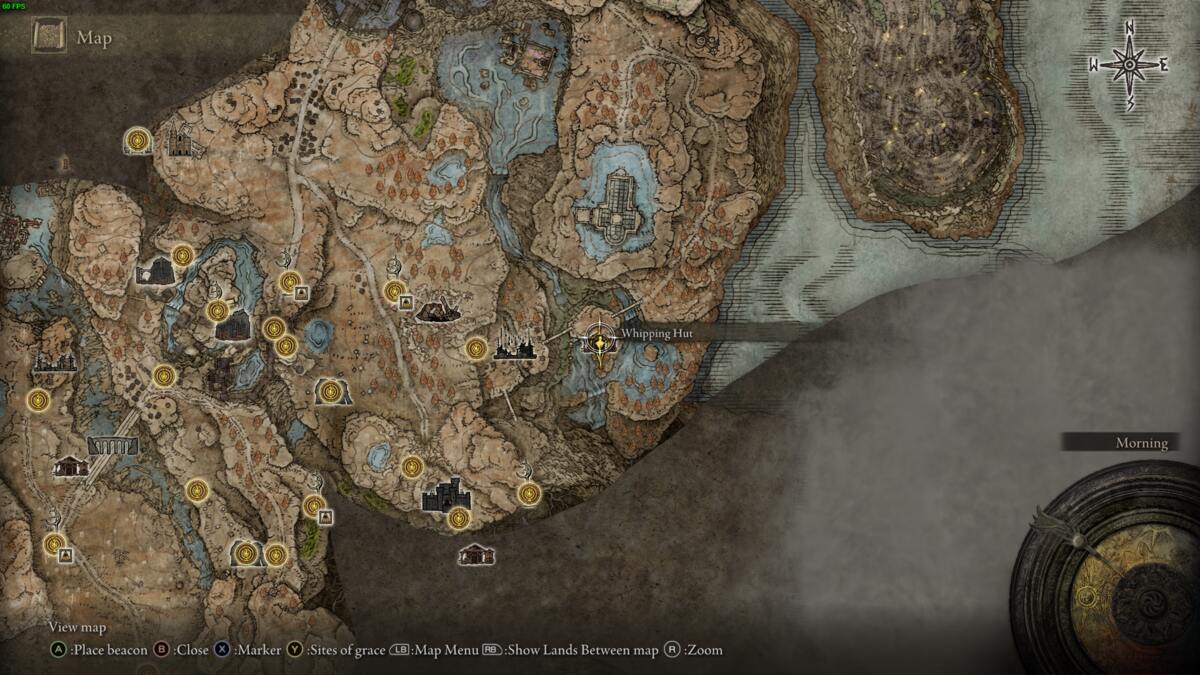Click the Map title scroll icon
The width and height of the screenshot is (1200, 675).
coord(49,38)
